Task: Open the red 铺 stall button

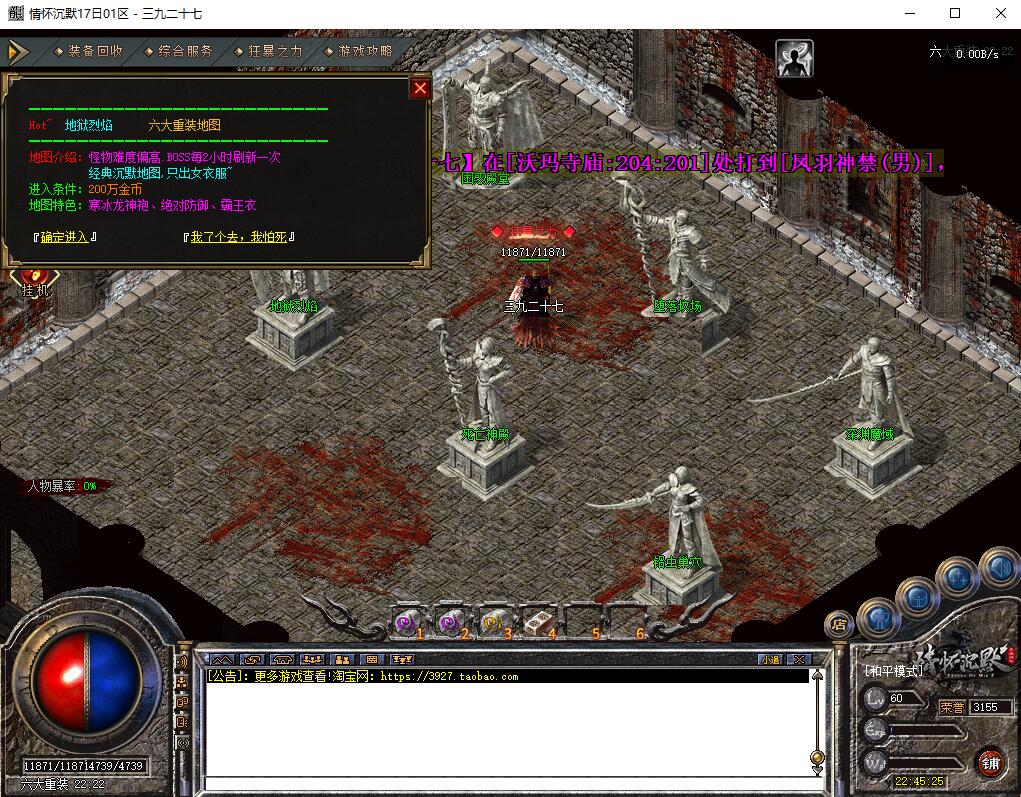Action: [990, 762]
